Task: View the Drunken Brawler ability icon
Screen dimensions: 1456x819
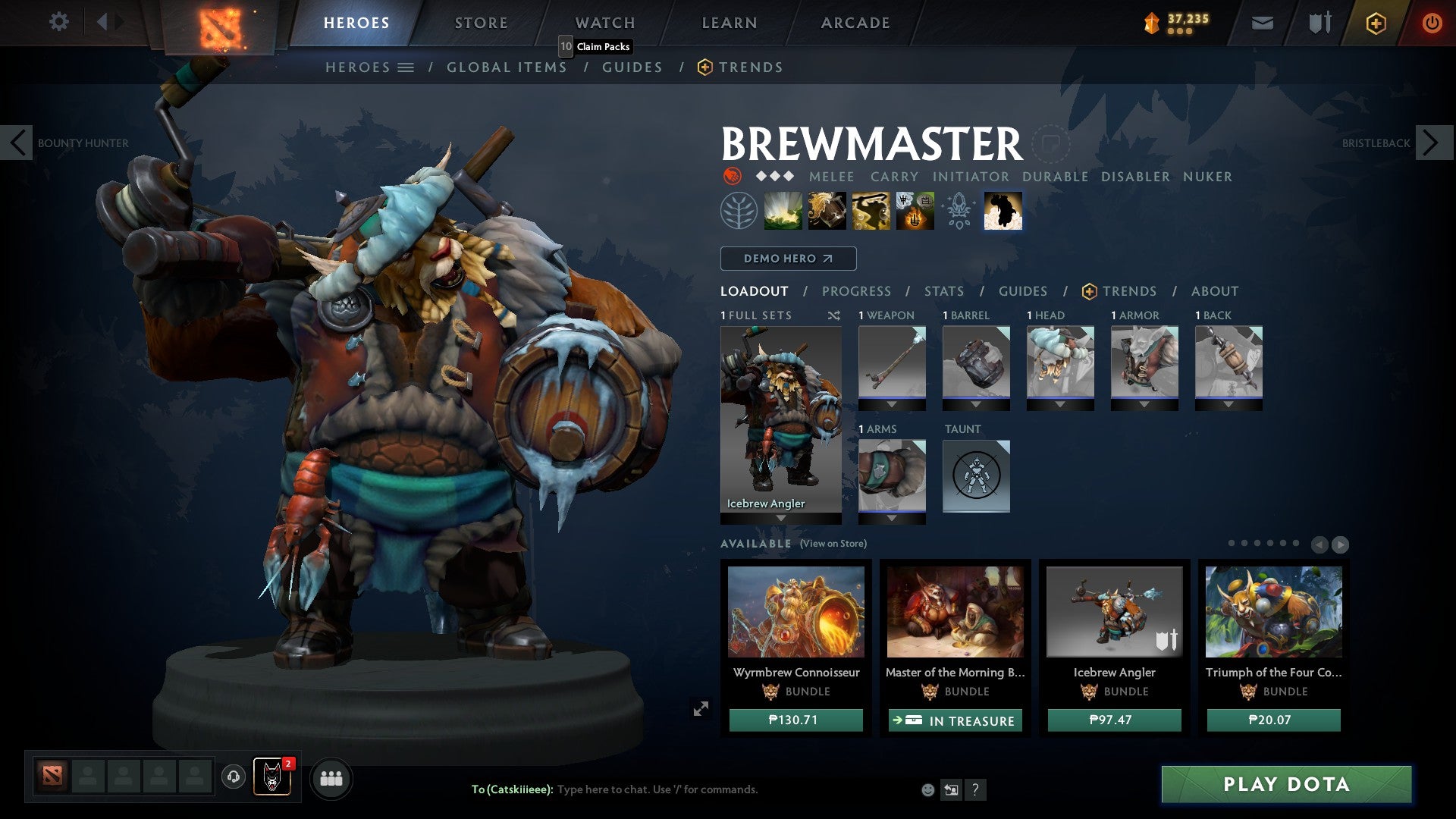Action: [871, 211]
